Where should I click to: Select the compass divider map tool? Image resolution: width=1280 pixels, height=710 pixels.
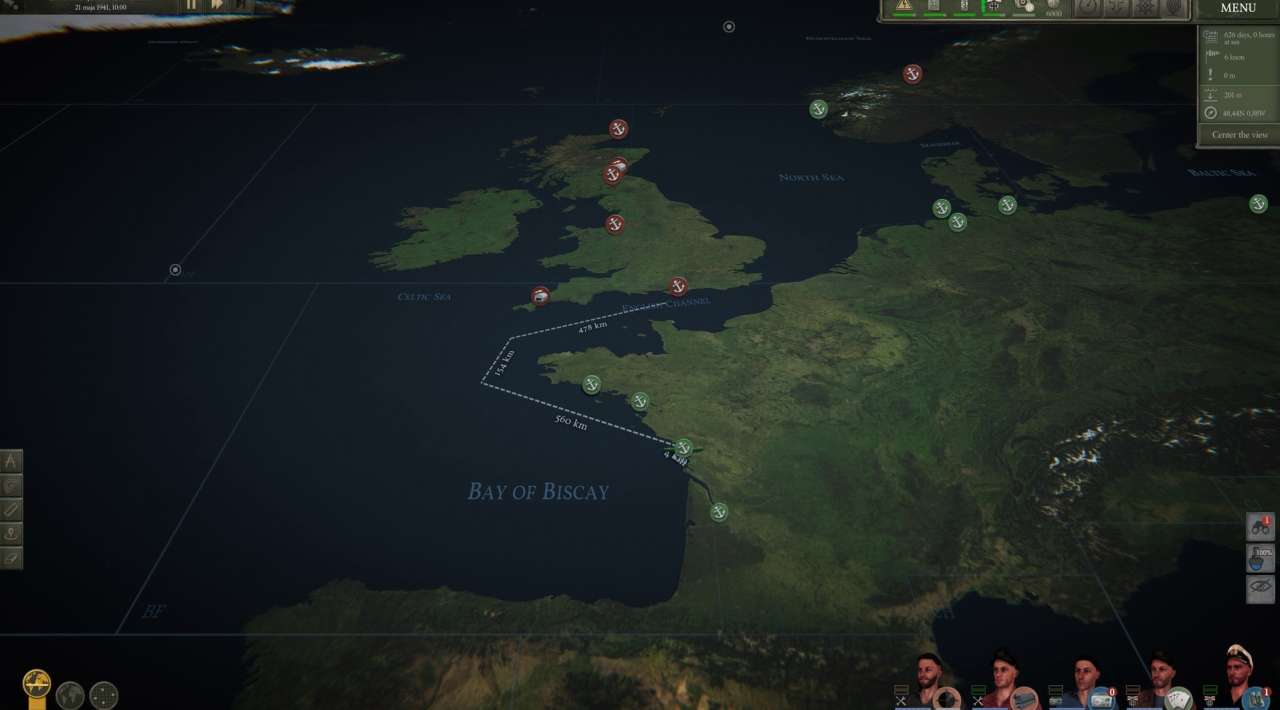(11, 462)
